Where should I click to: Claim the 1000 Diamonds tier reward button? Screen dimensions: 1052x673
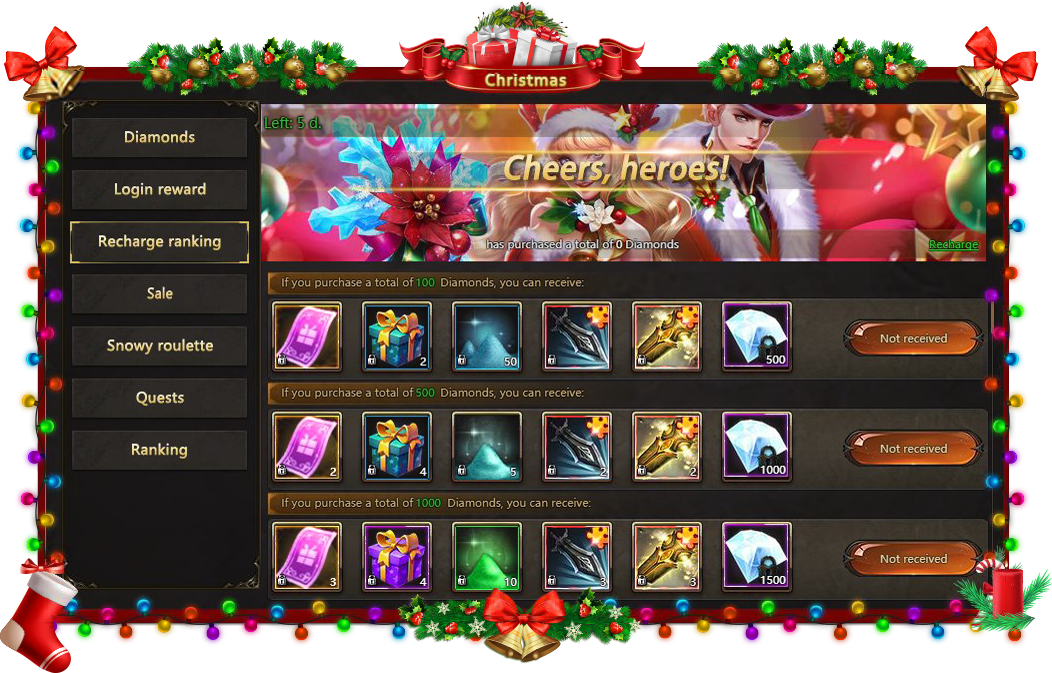click(912, 559)
